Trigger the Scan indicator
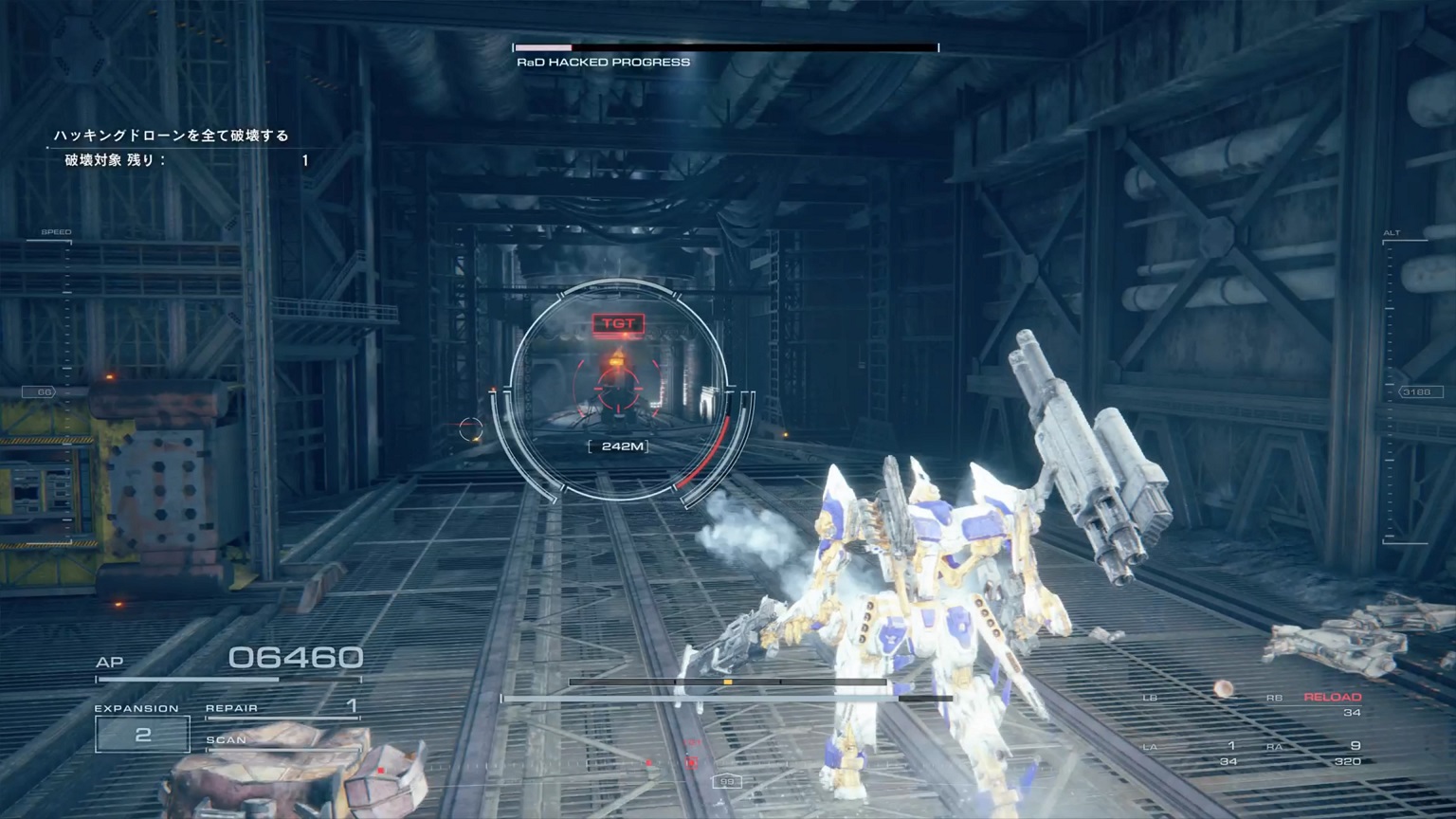This screenshot has width=1456, height=819. pyautogui.click(x=227, y=740)
